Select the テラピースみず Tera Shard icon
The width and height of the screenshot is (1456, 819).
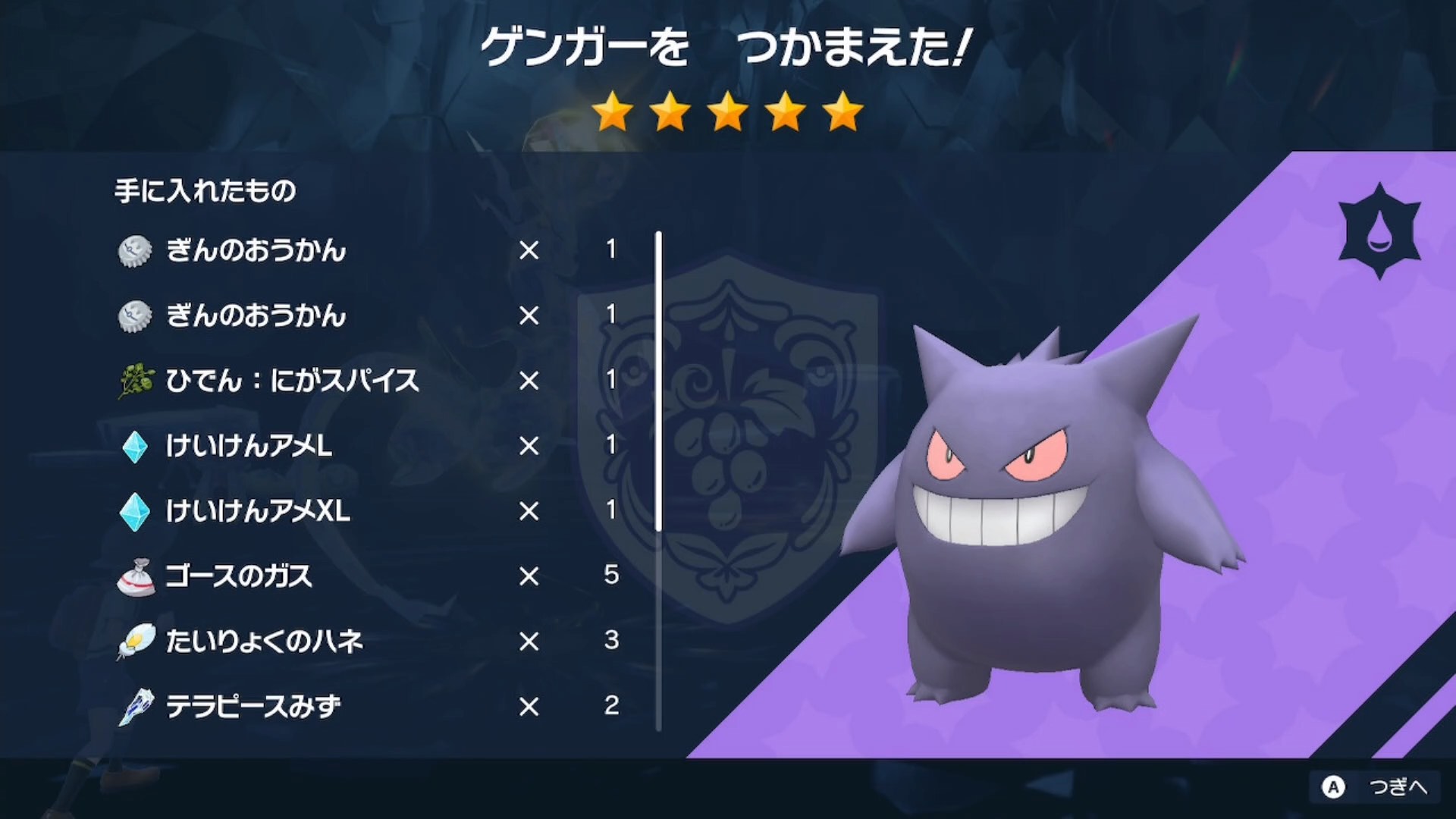tap(135, 706)
